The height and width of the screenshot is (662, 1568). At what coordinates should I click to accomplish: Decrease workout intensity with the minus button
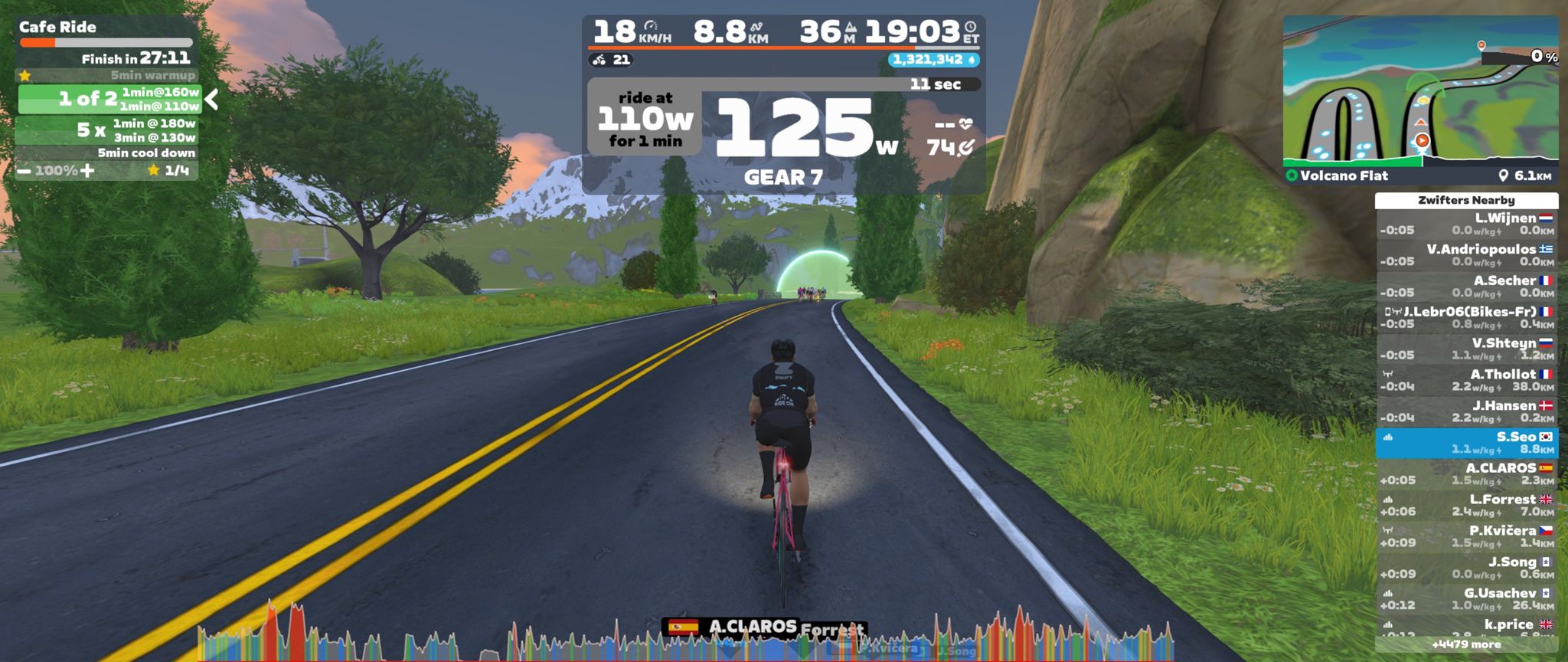(x=24, y=170)
